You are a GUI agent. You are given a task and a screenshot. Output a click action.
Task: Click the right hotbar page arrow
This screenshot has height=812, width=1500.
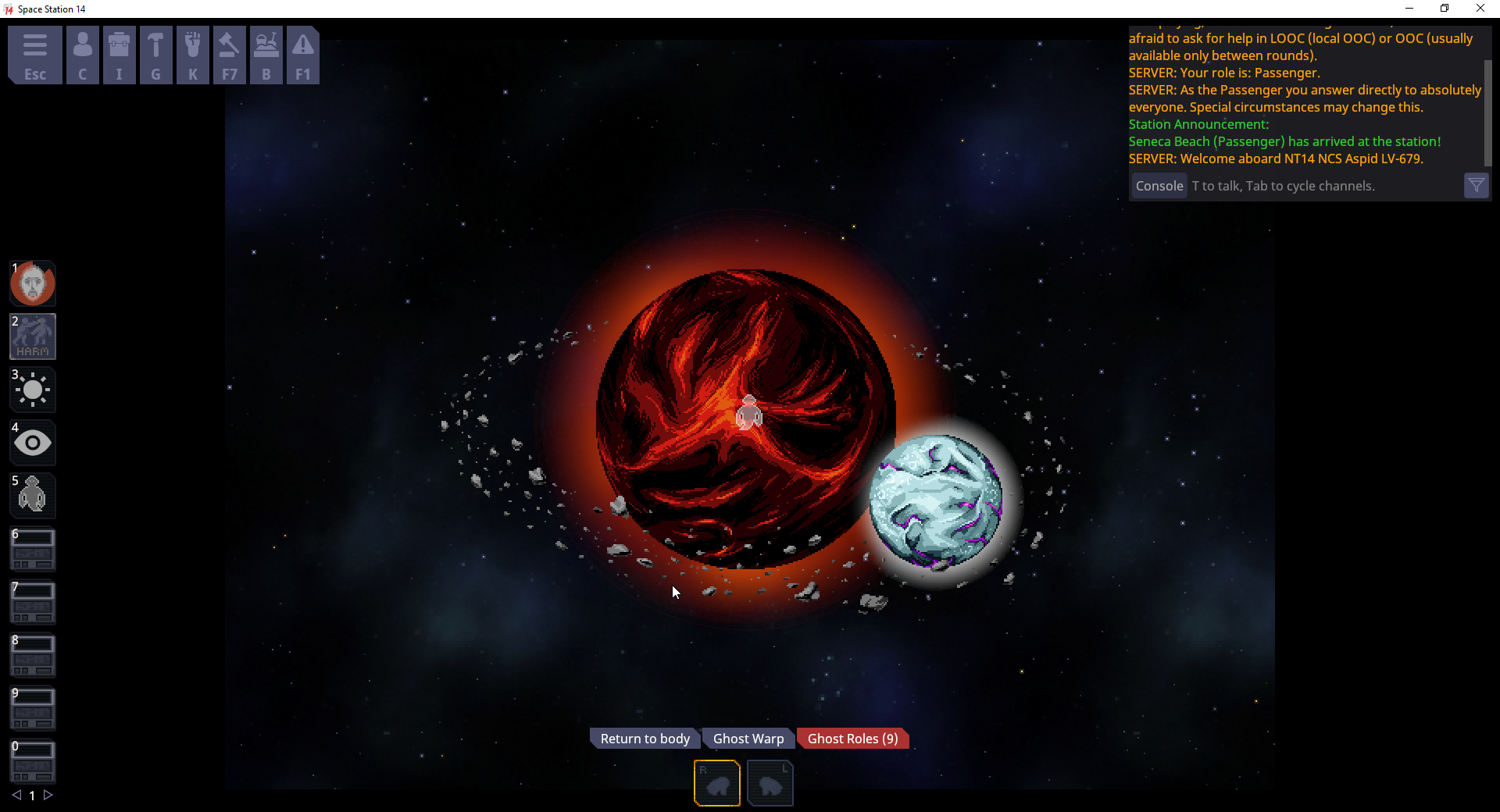tap(48, 796)
